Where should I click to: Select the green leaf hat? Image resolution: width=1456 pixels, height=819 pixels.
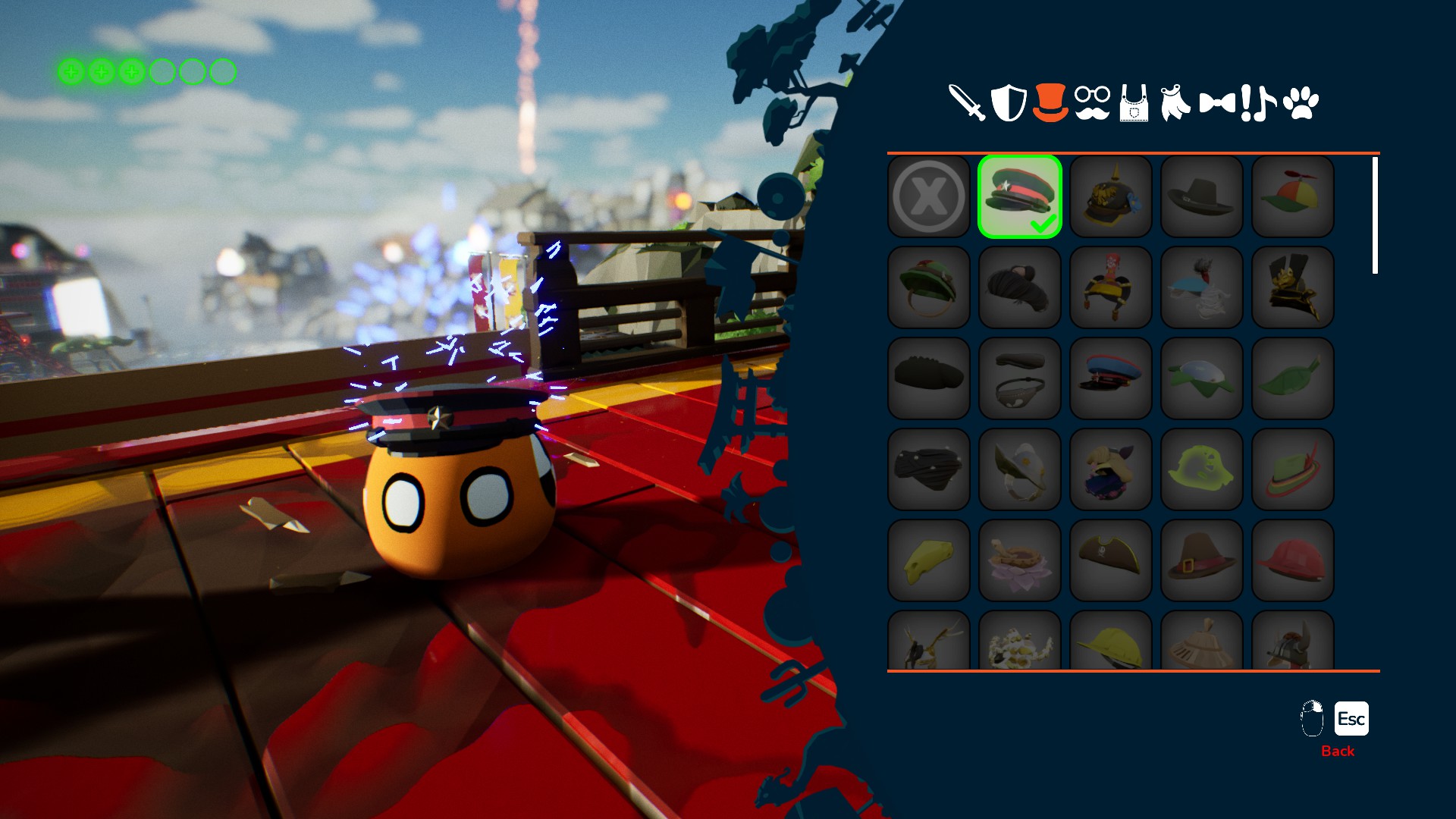(1293, 378)
